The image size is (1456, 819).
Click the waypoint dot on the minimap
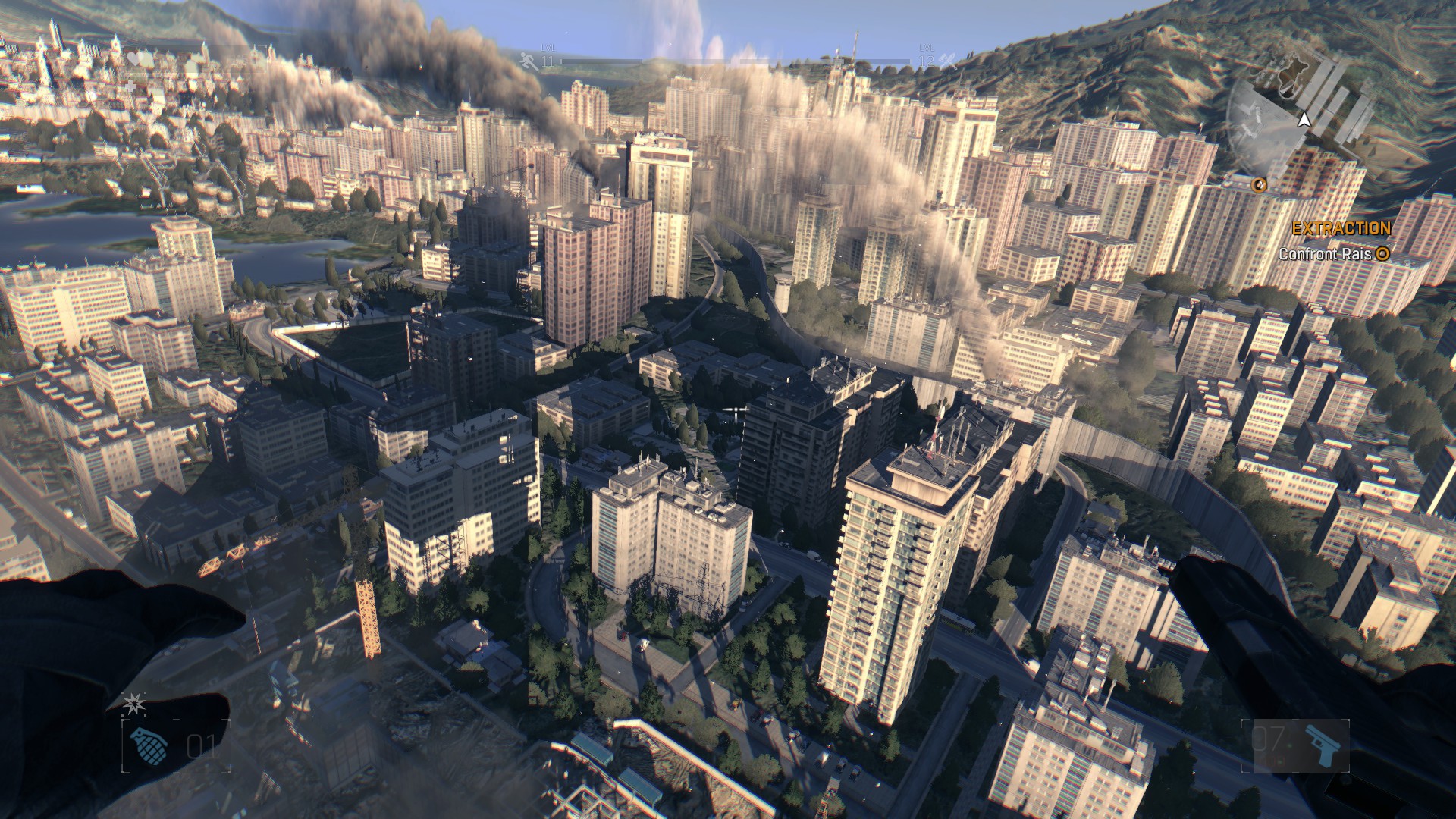pos(1260,186)
